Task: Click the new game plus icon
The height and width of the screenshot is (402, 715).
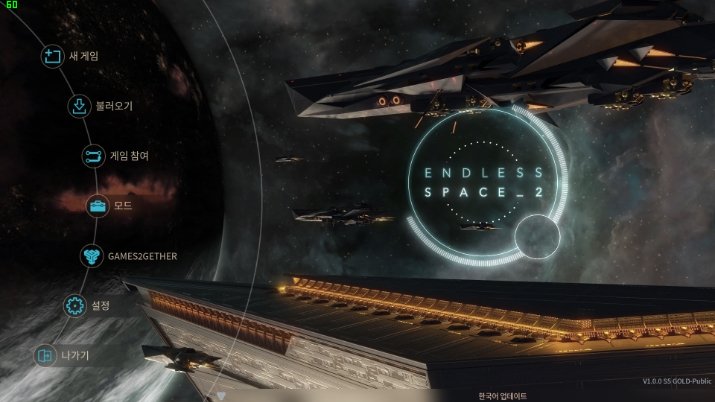Action: click(x=51, y=56)
